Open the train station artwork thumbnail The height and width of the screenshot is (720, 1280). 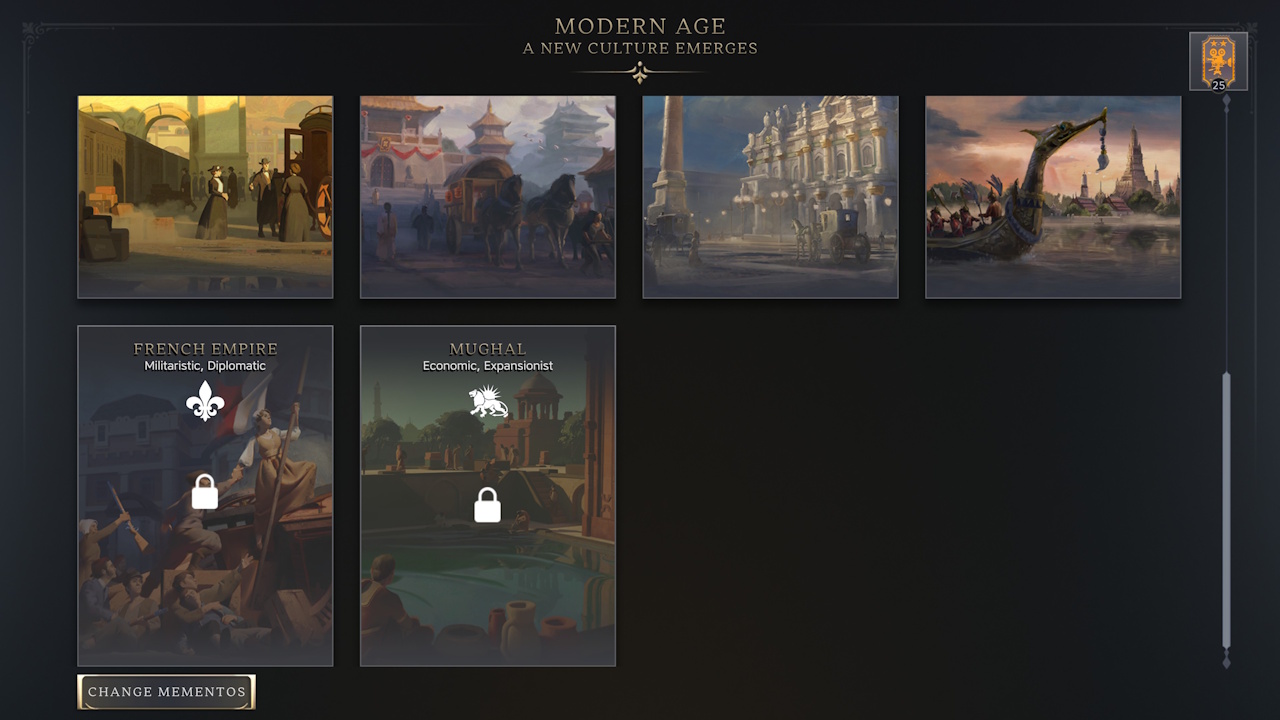(205, 197)
